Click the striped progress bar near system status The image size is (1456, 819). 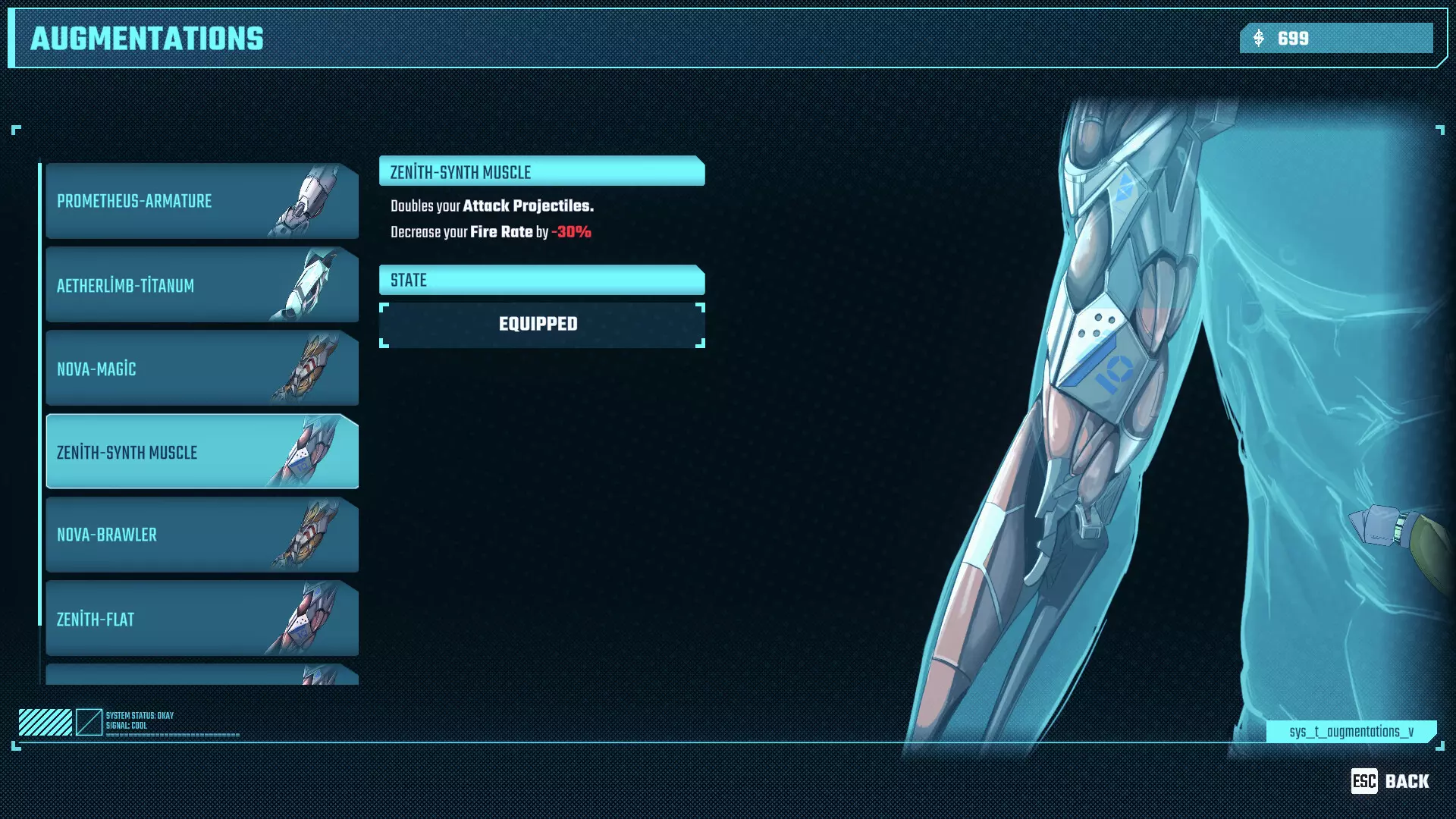pyautogui.click(x=44, y=720)
